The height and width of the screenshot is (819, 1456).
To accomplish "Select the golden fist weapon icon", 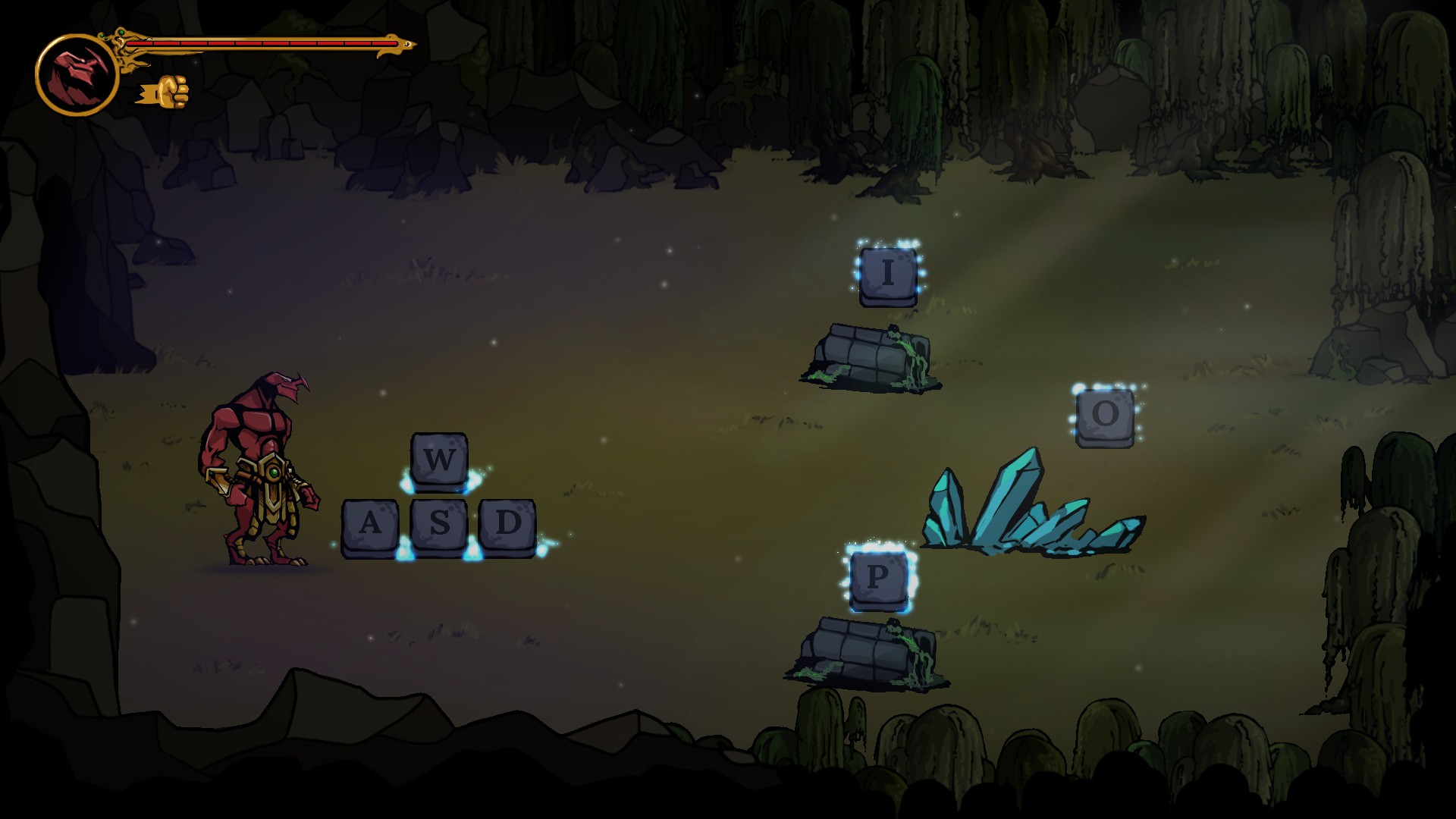I will click(165, 92).
